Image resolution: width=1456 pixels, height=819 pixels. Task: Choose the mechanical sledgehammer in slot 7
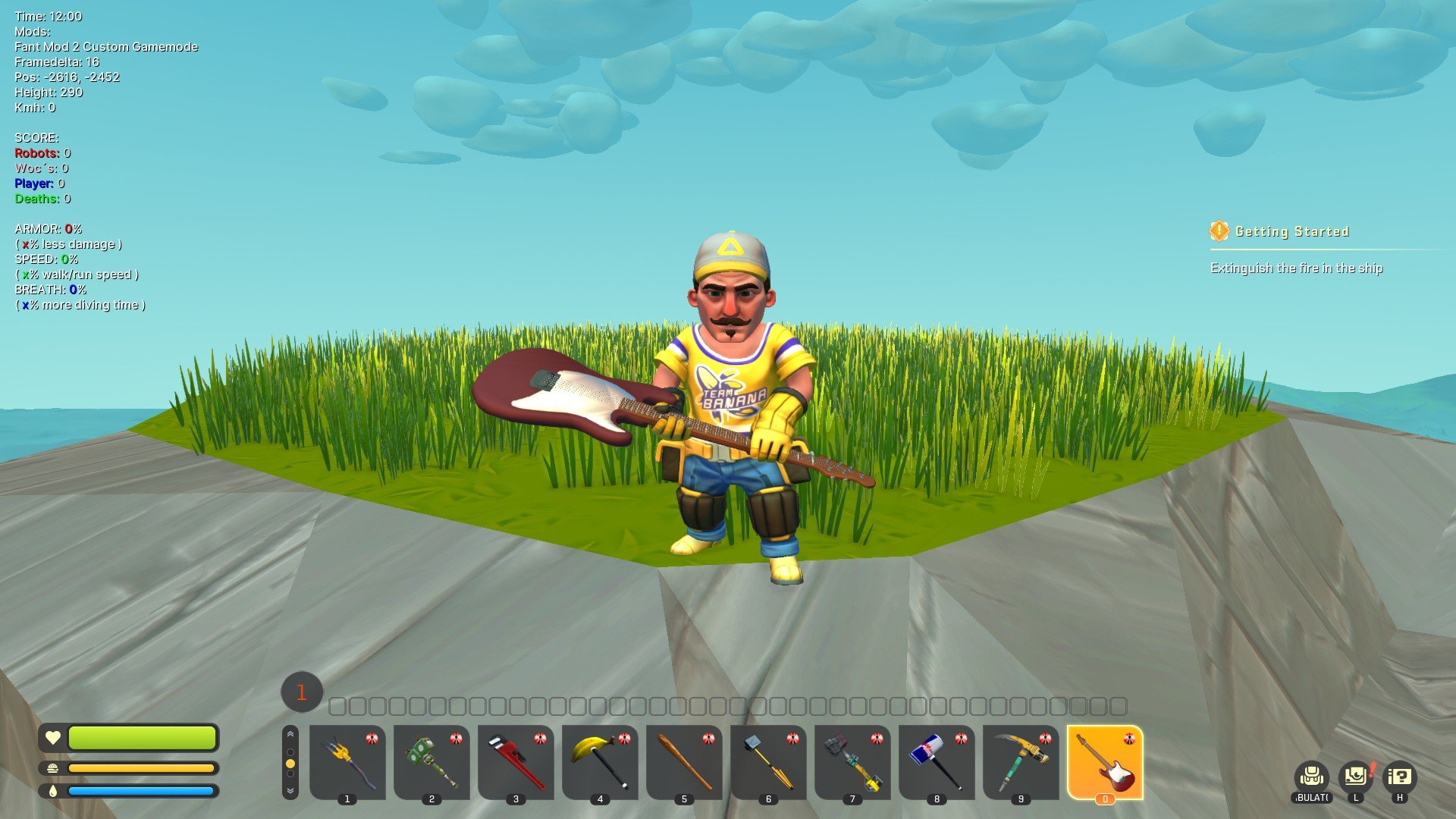(x=852, y=761)
